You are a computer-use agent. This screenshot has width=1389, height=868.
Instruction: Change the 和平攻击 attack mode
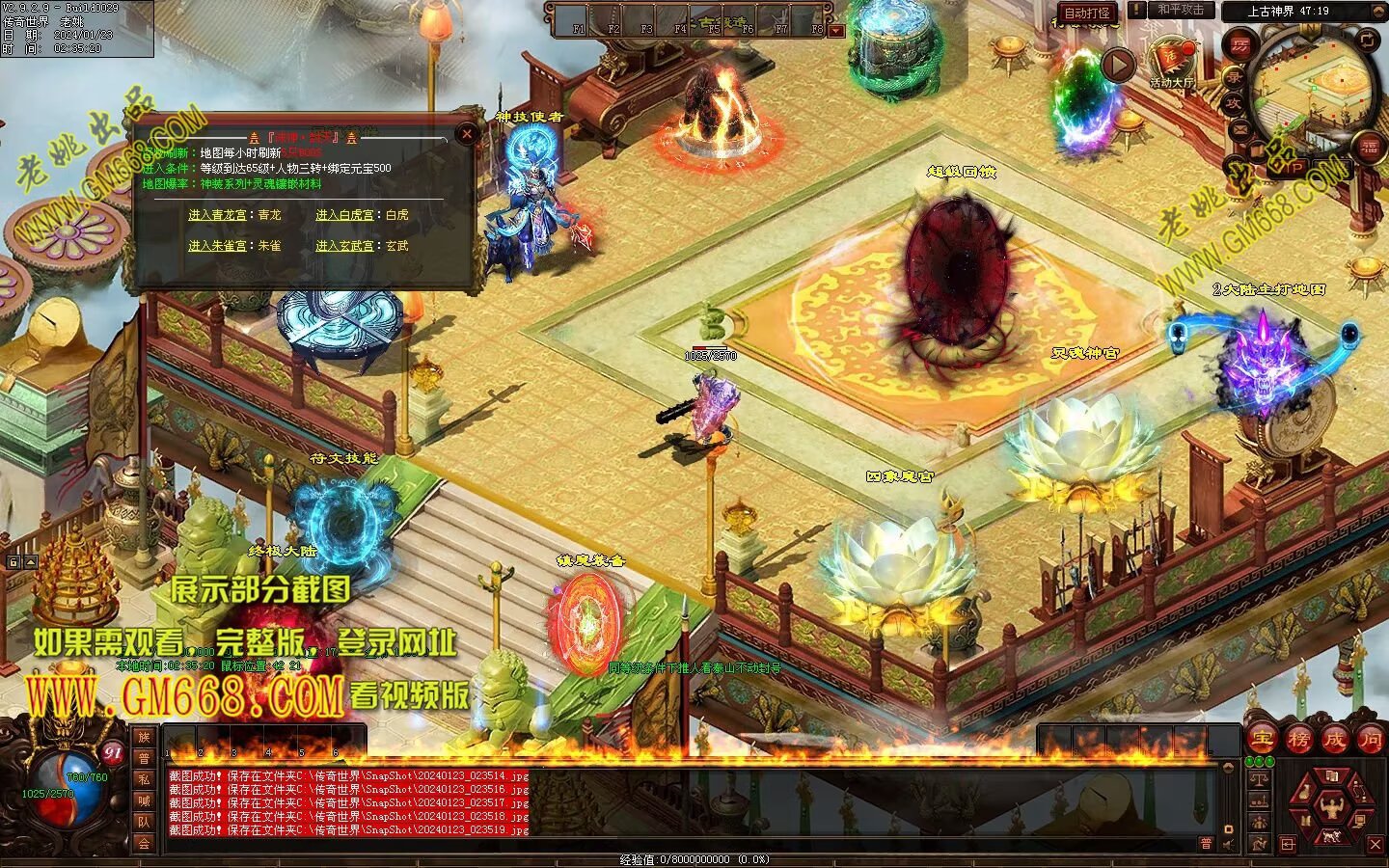tap(1180, 10)
